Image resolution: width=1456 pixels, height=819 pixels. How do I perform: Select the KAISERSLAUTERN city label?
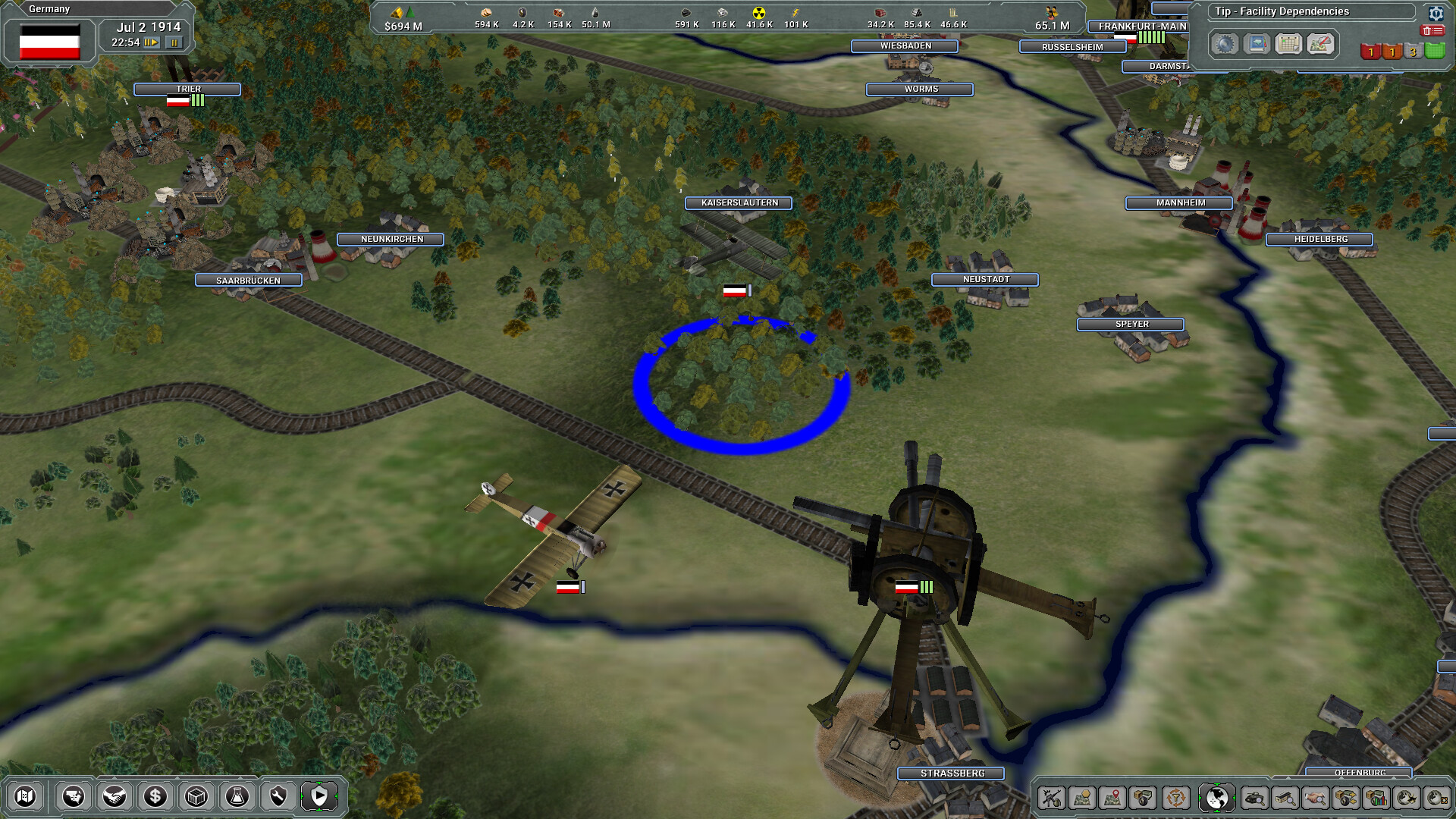coord(737,203)
